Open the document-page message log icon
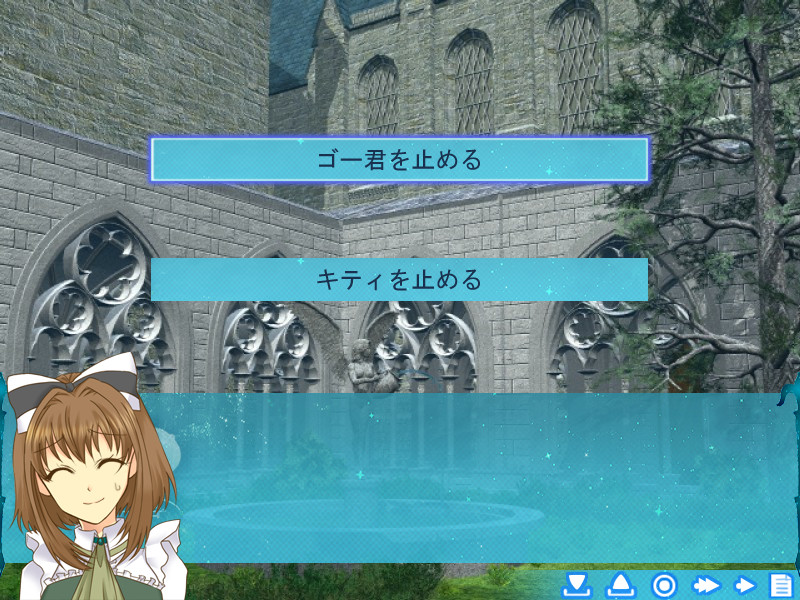The width and height of the screenshot is (800, 600). (x=780, y=585)
